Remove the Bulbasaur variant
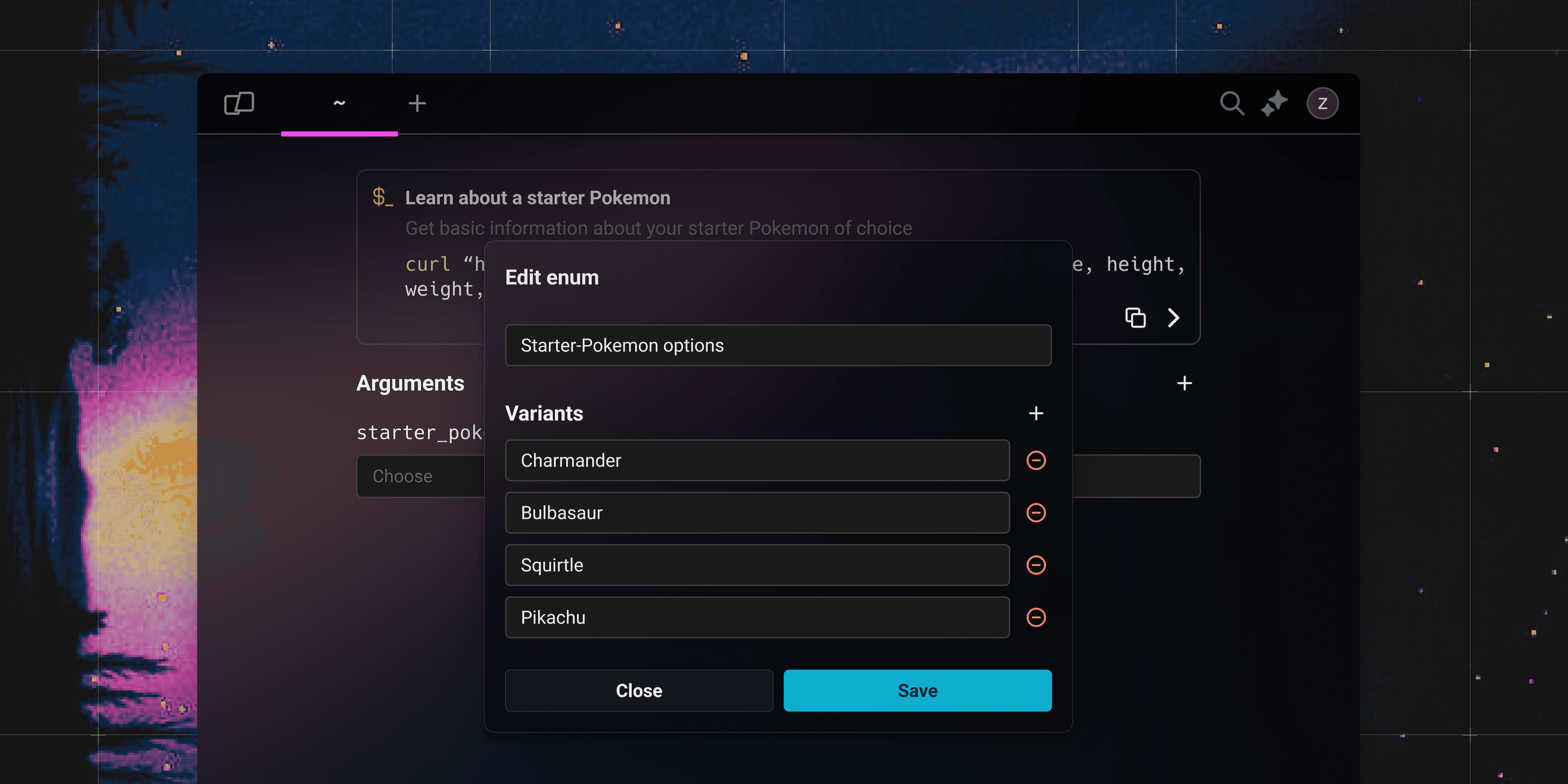Screen dimensions: 1568x784 (1035, 512)
